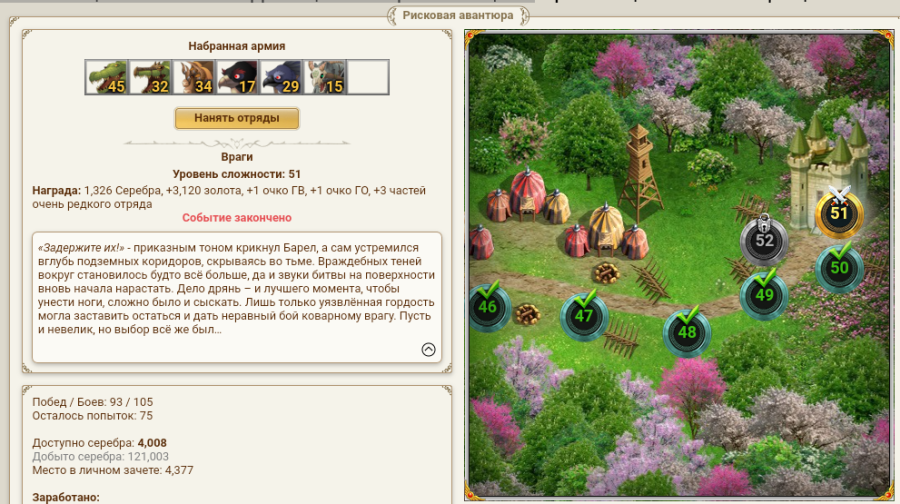The width and height of the screenshot is (900, 504).
Task: Choose map level node 48
Action: tap(687, 333)
